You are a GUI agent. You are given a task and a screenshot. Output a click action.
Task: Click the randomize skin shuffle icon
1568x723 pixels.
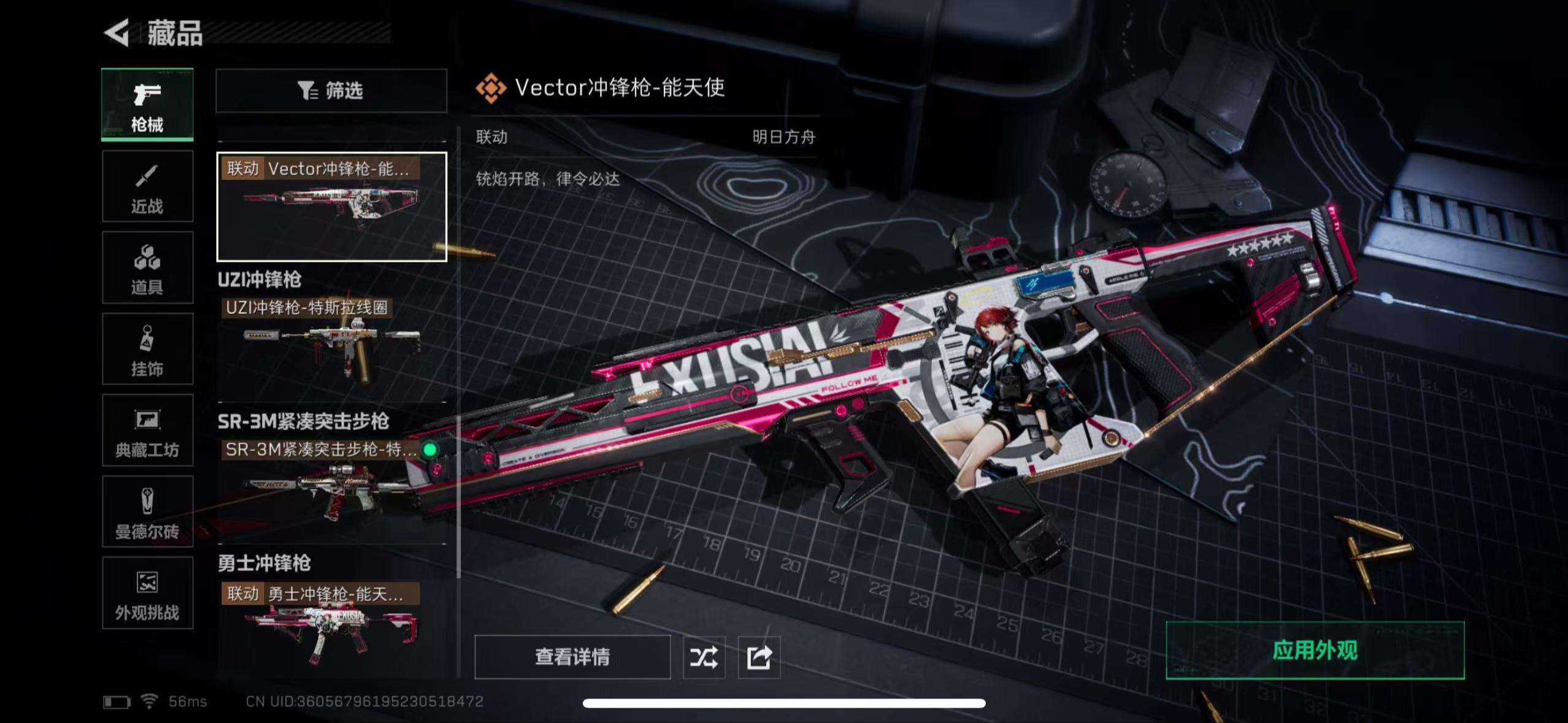704,657
